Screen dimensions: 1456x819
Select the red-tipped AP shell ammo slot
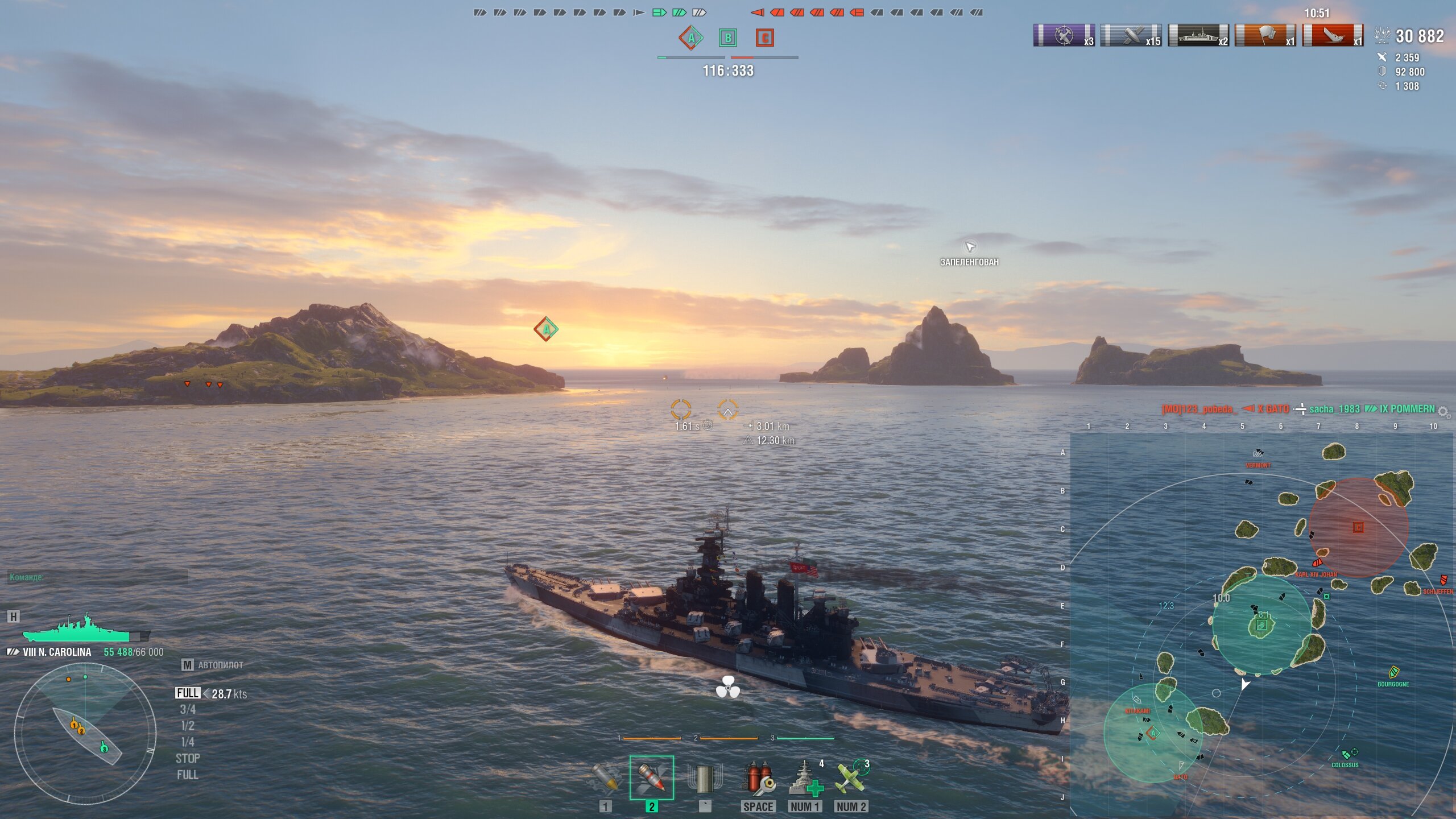(652, 778)
